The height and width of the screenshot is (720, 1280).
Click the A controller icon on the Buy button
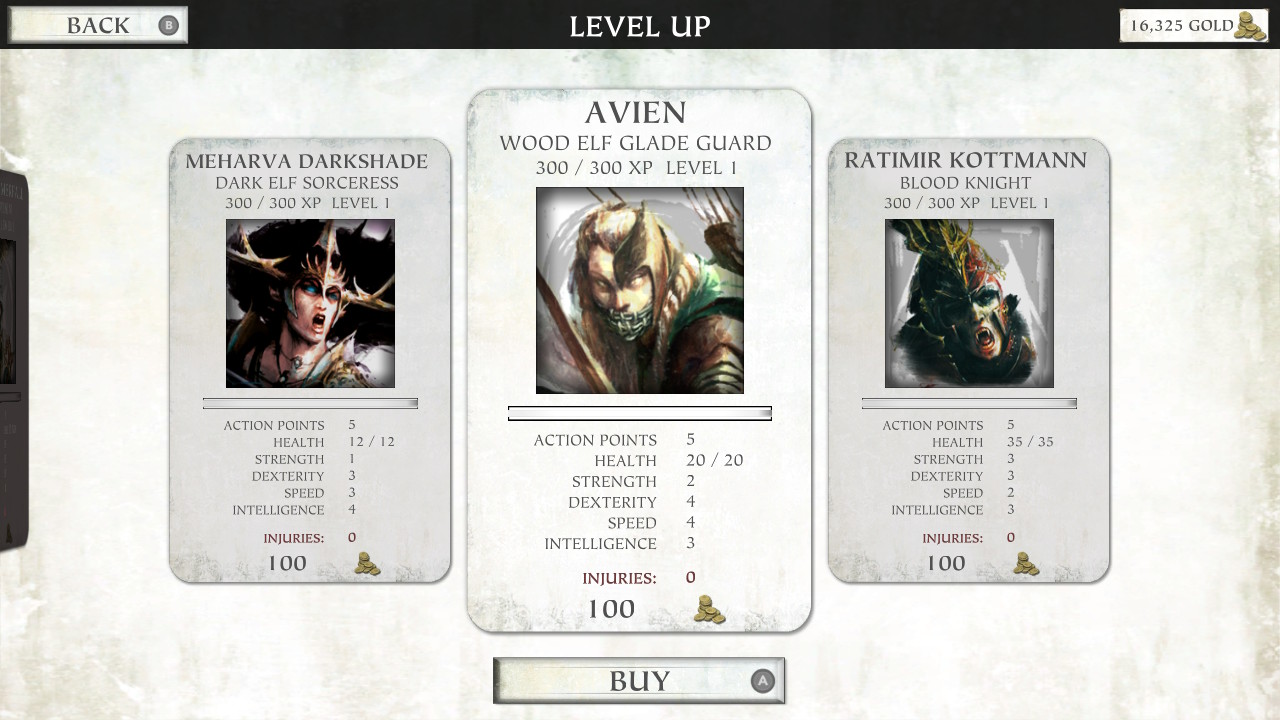(761, 680)
